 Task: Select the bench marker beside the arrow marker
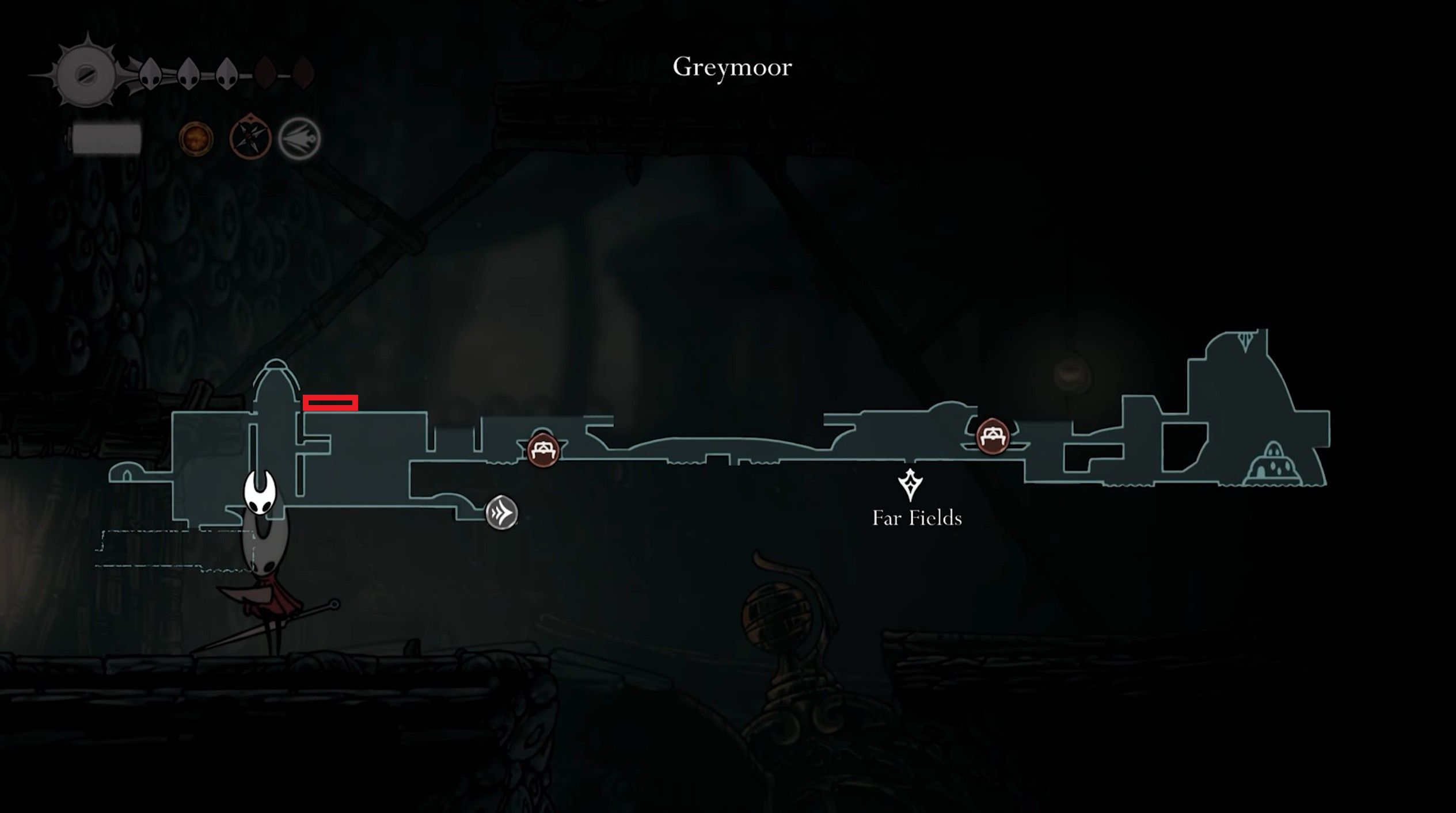543,450
